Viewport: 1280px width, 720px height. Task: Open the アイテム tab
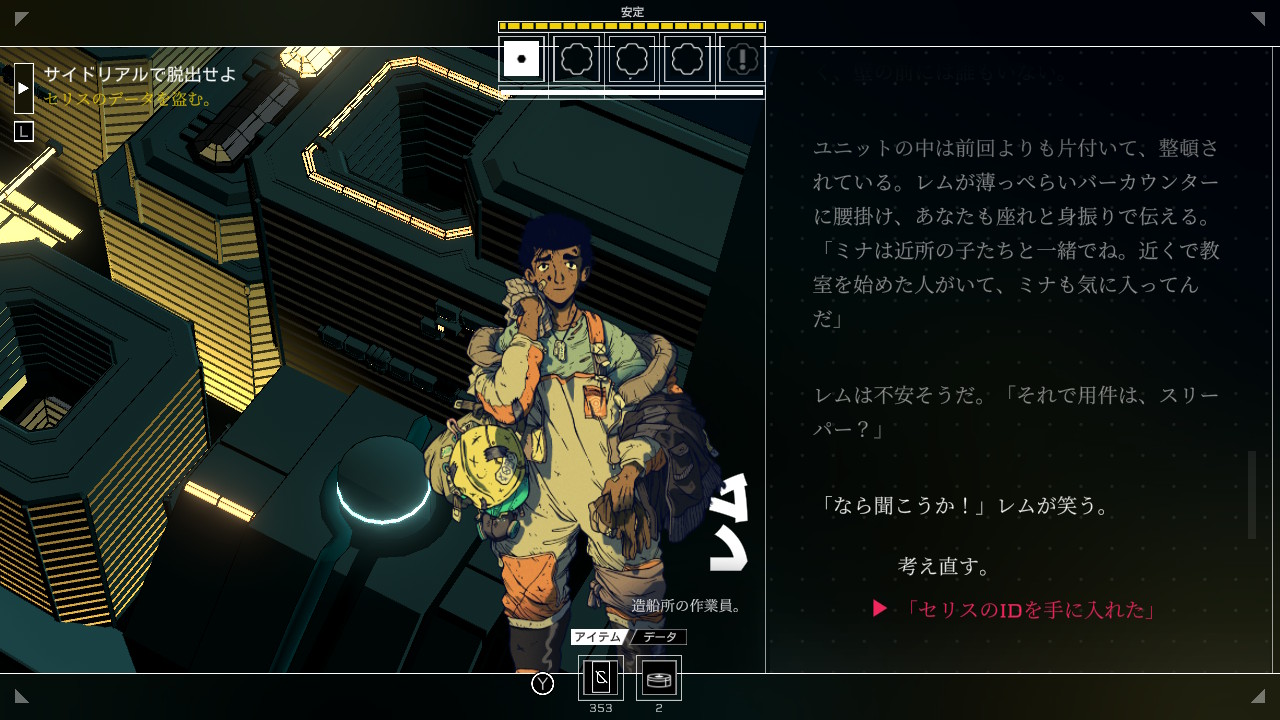[x=598, y=637]
